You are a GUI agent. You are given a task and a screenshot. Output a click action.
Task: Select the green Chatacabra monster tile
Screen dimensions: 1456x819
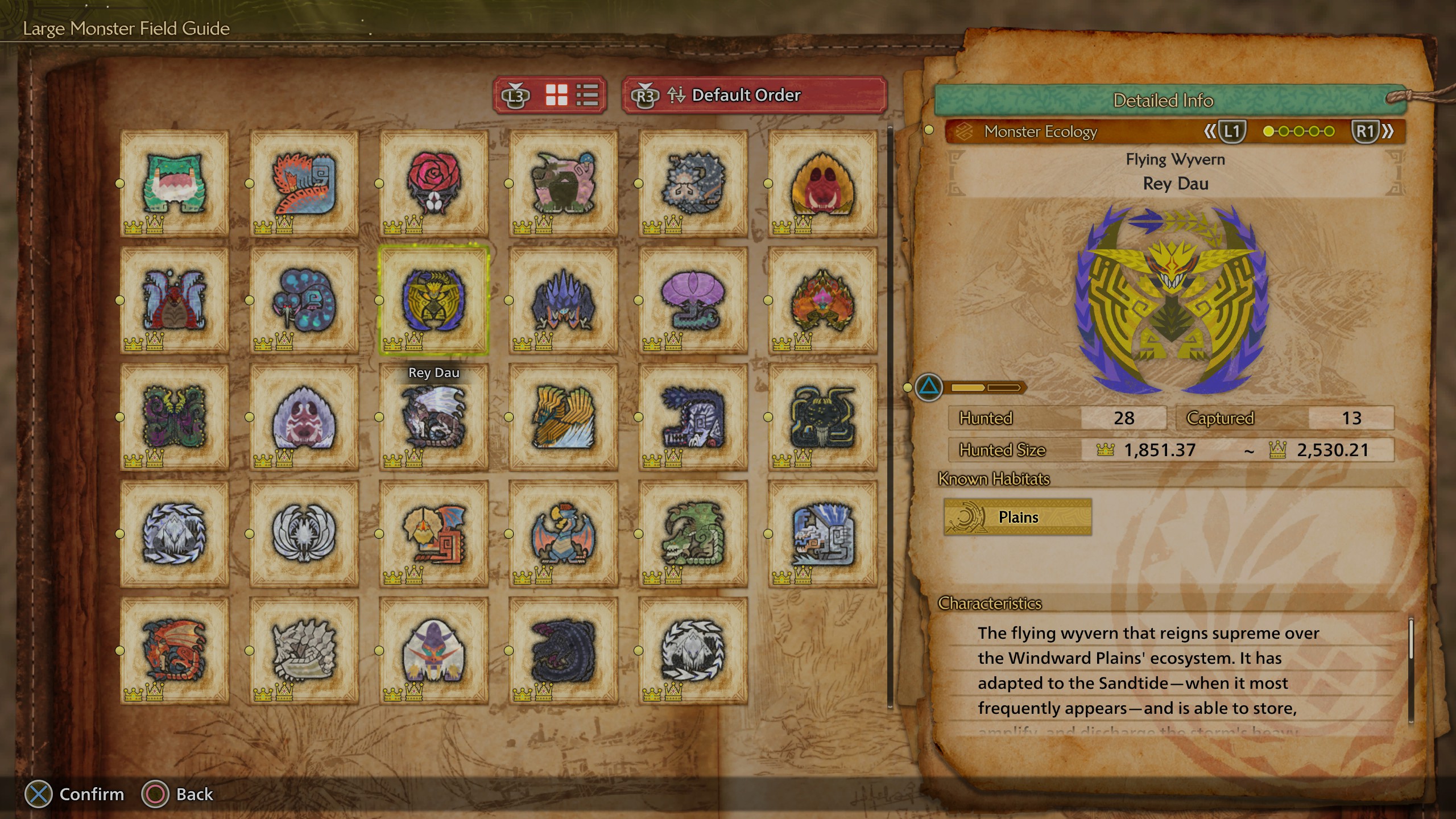click(x=174, y=183)
